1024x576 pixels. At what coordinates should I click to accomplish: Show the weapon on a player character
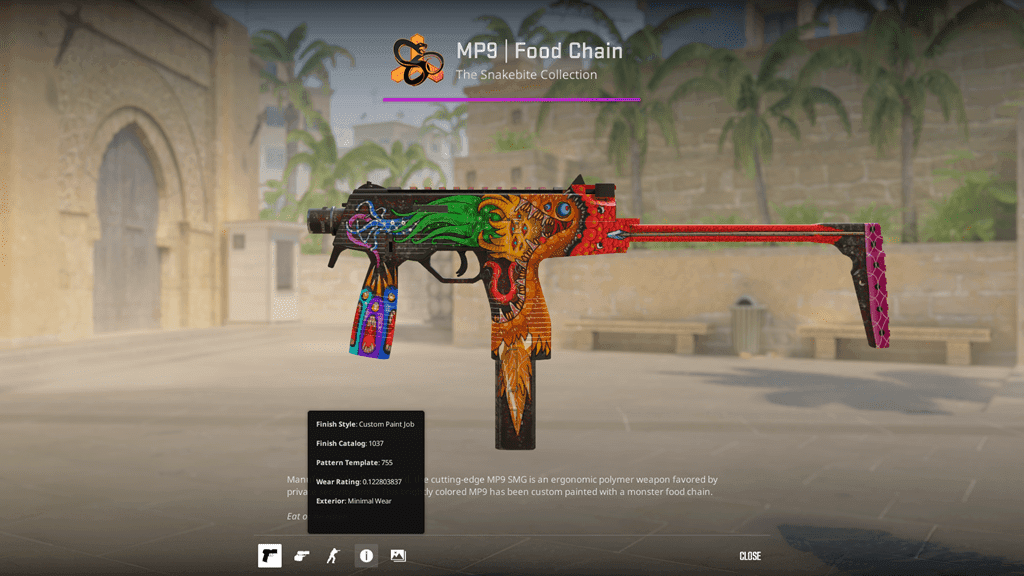click(333, 556)
